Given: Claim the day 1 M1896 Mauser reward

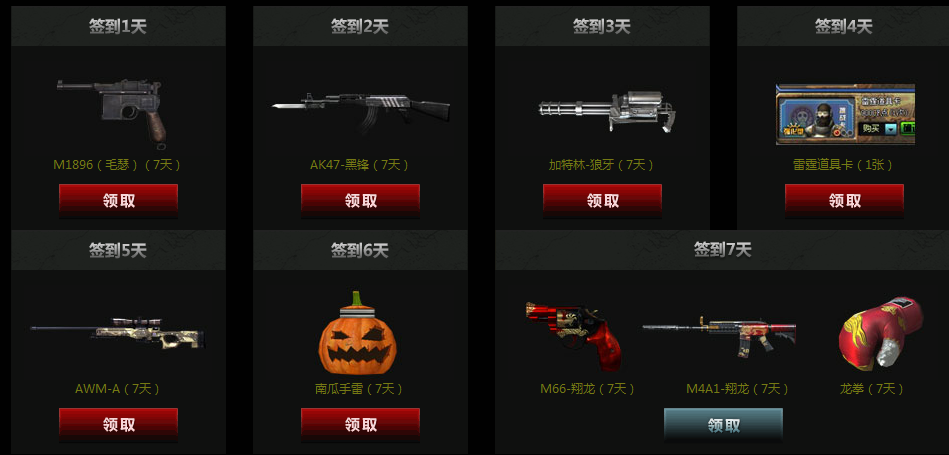Looking at the screenshot, I should pos(118,200).
